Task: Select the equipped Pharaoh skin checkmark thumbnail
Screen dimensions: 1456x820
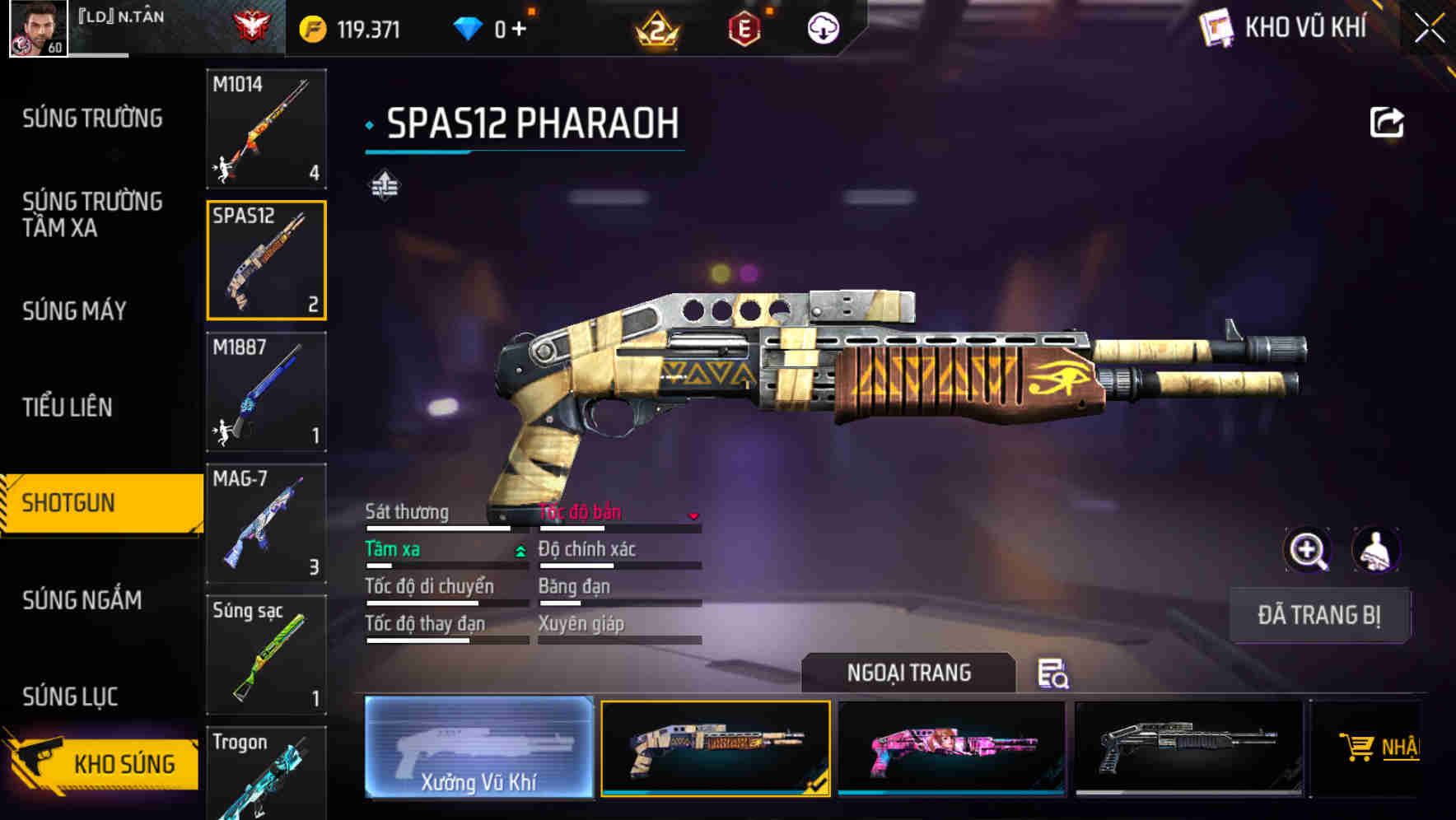Action: (716, 748)
